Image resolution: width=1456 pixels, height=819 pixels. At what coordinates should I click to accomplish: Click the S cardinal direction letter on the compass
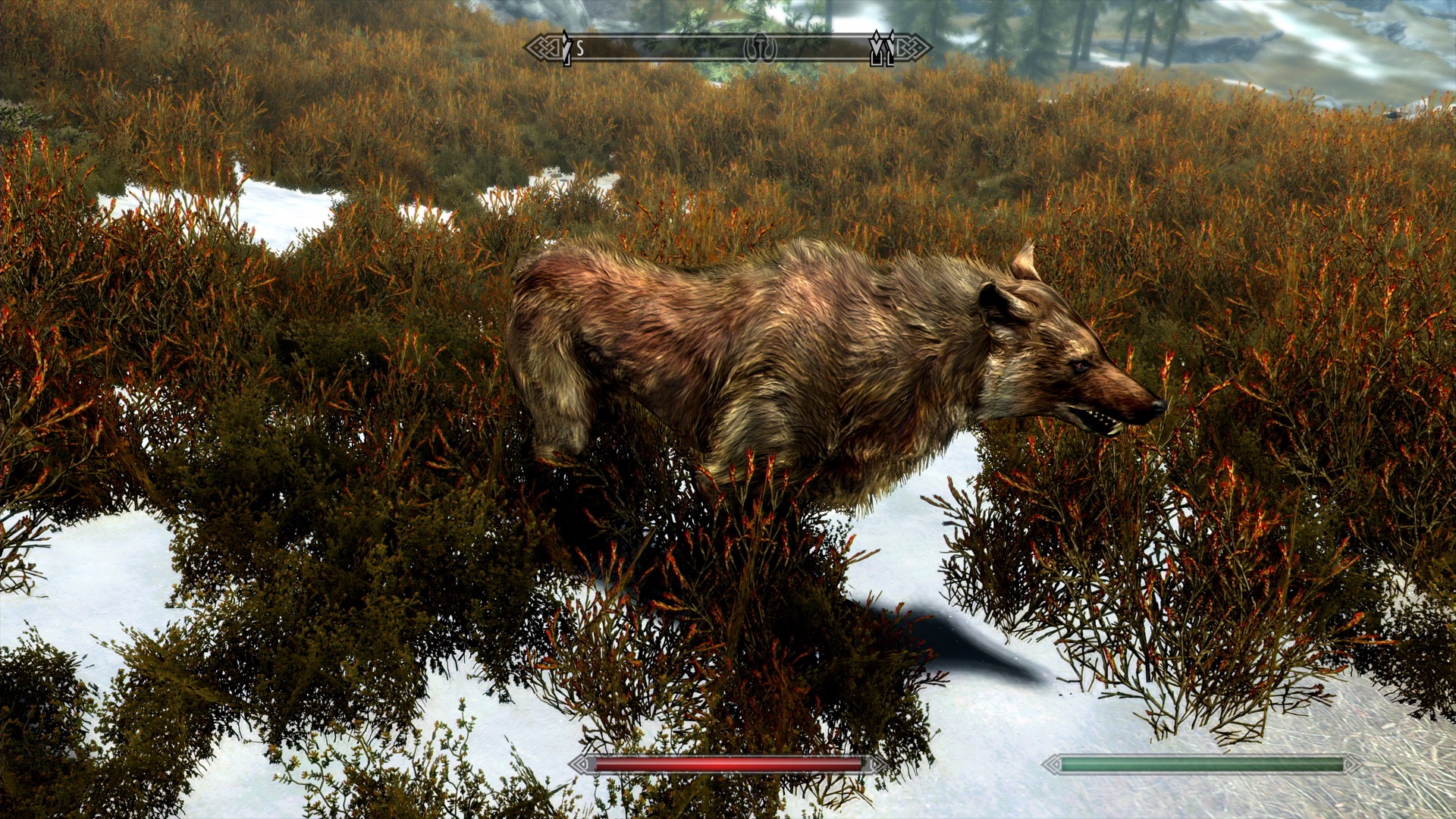click(x=580, y=47)
